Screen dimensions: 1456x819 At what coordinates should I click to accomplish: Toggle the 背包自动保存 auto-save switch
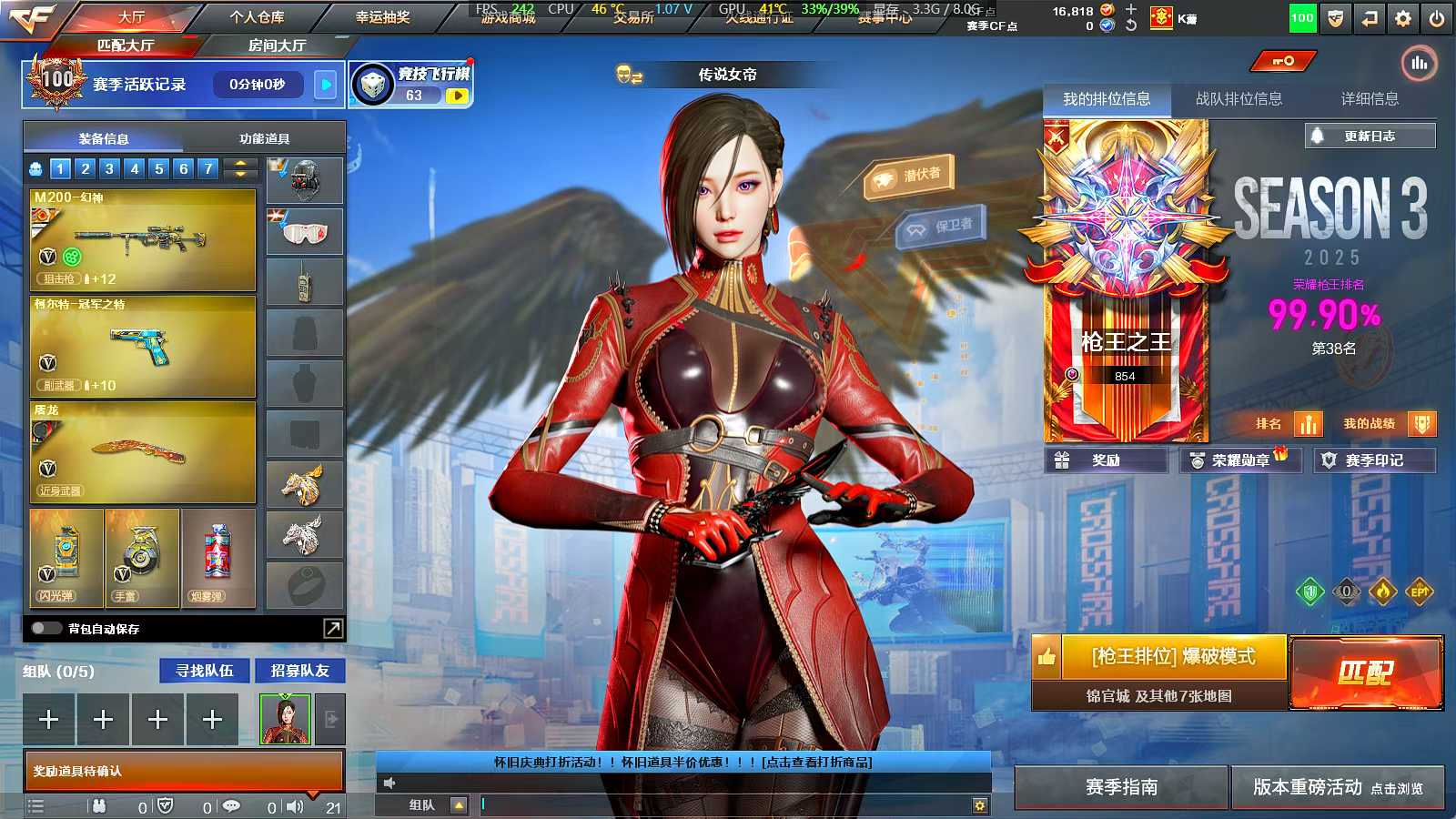(x=46, y=628)
